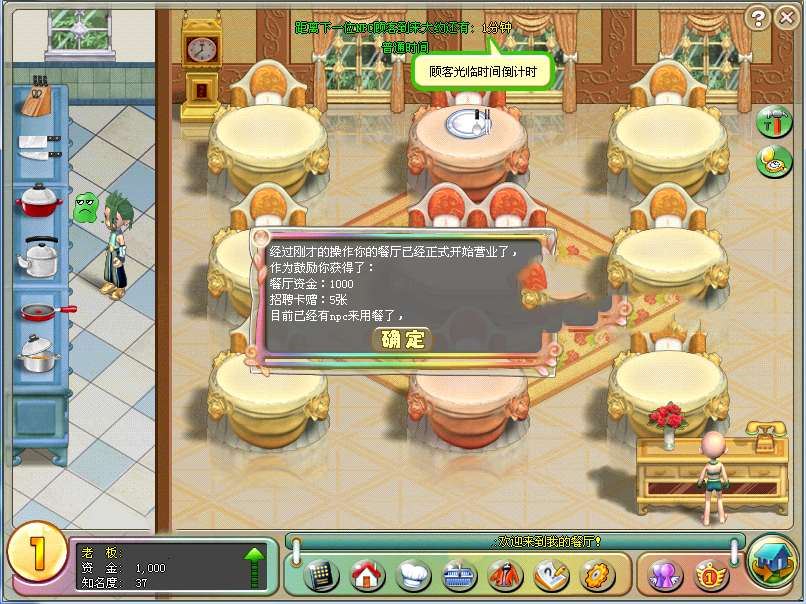Click the blue cash register icon
Image resolution: width=806 pixels, height=604 pixels.
coord(459,575)
